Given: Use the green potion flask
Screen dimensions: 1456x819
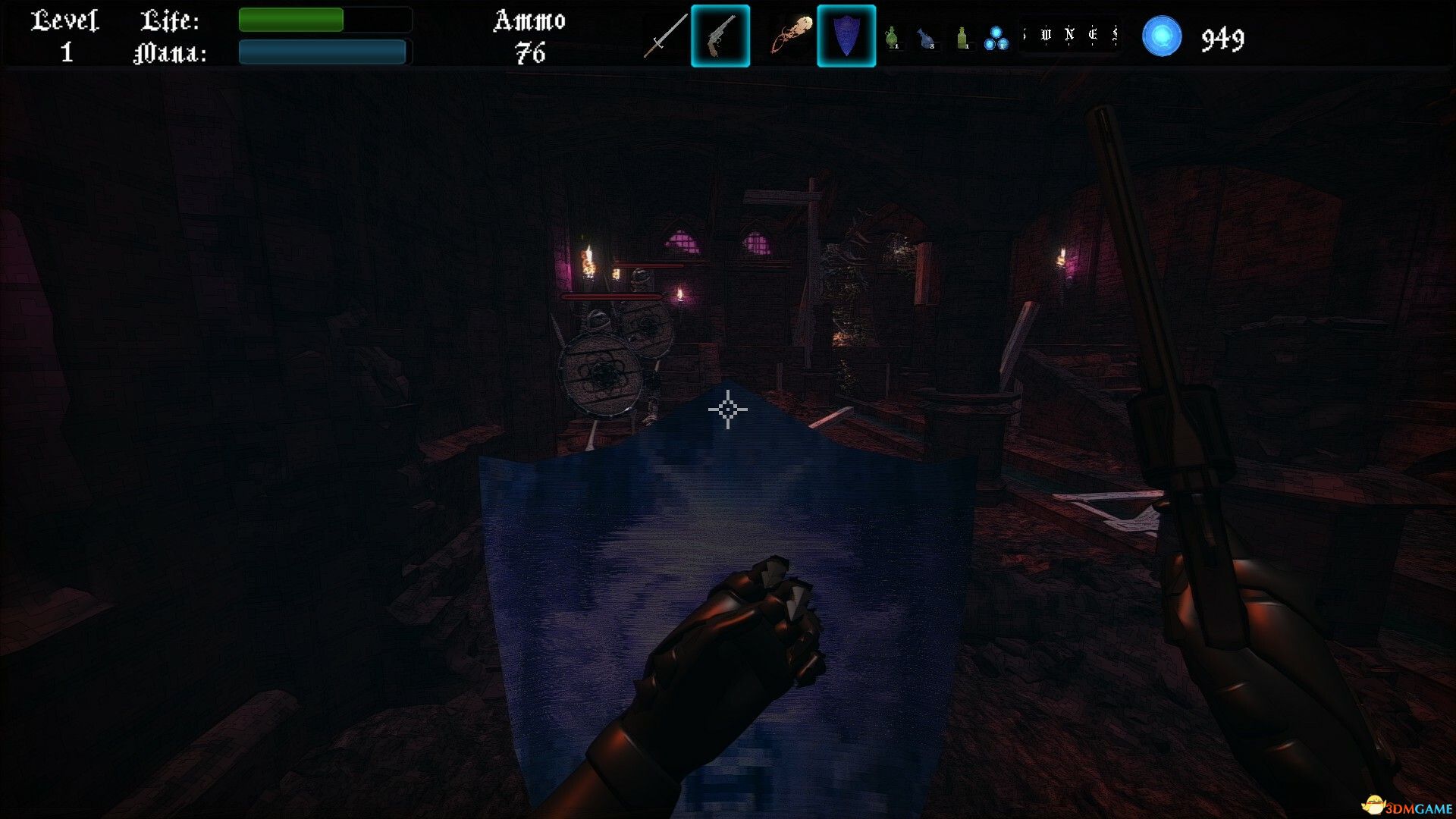Looking at the screenshot, I should coord(893,36).
